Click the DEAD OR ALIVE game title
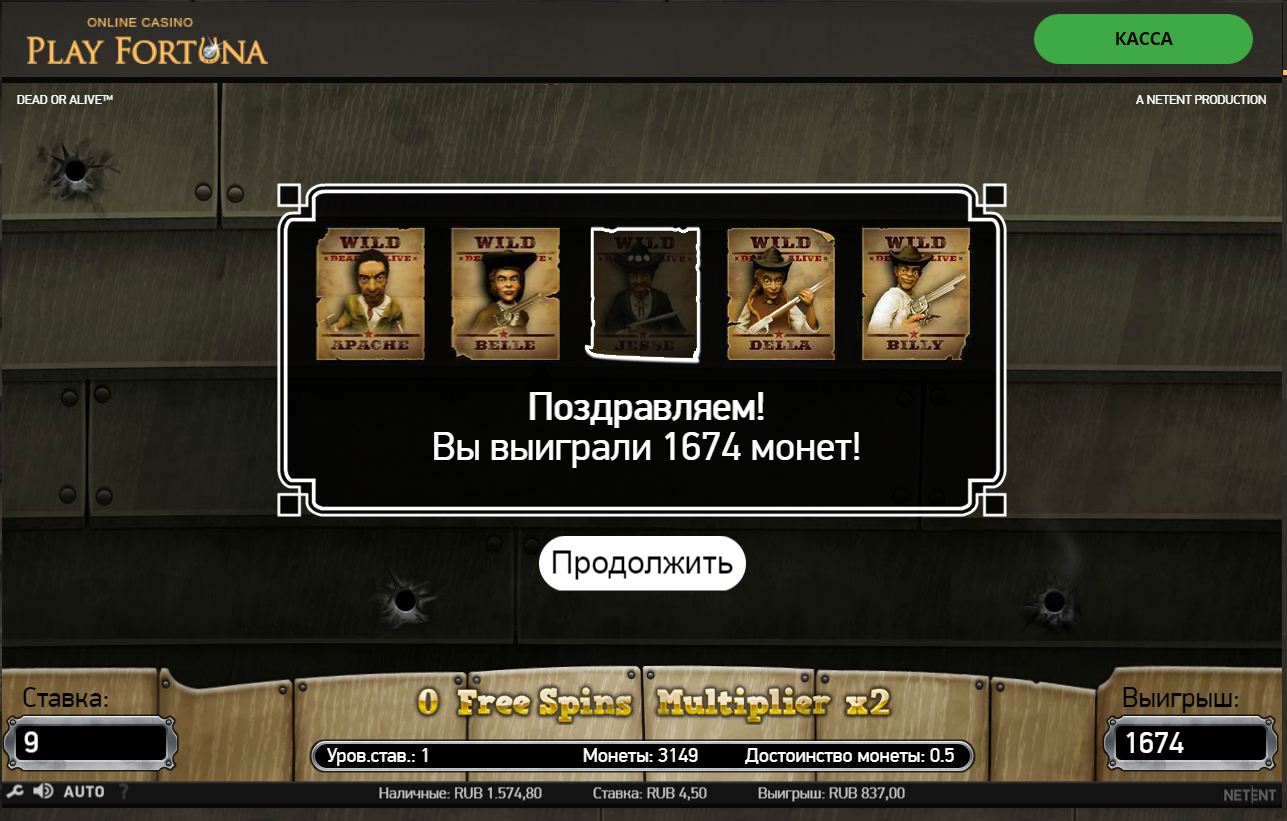This screenshot has height=821, width=1287. click(64, 99)
